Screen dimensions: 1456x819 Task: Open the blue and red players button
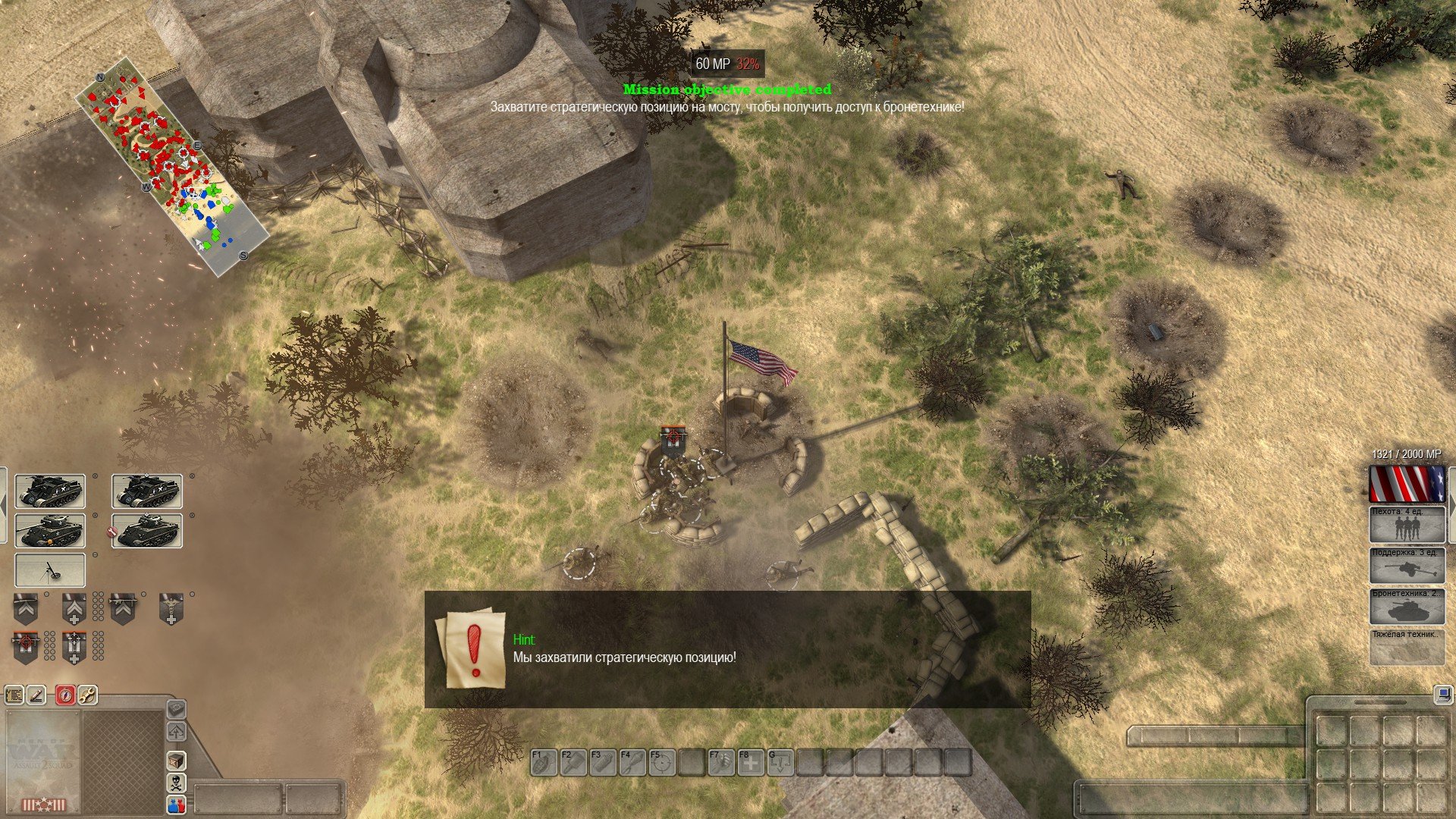[176, 805]
